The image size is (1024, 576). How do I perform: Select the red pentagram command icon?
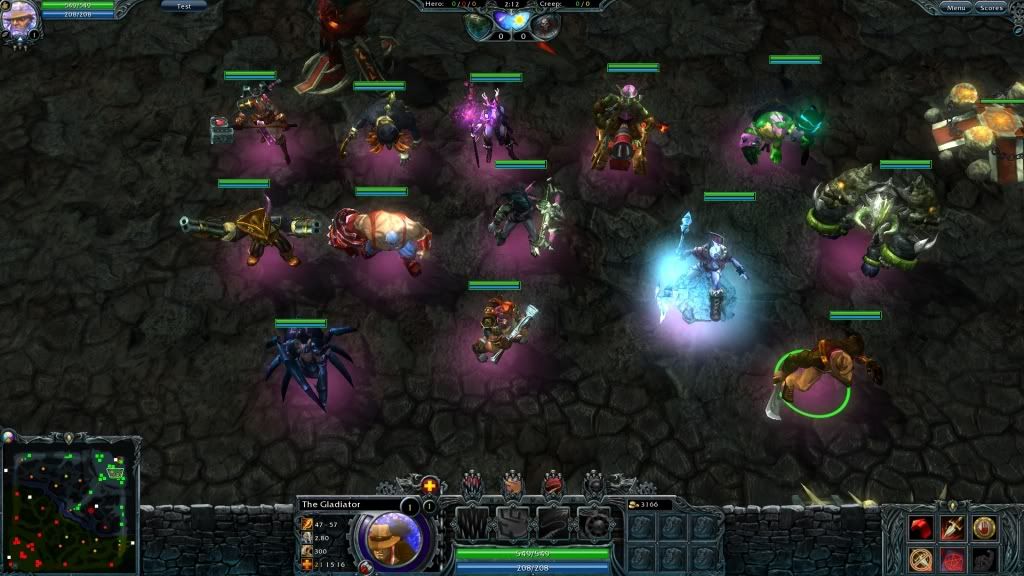tap(952, 558)
